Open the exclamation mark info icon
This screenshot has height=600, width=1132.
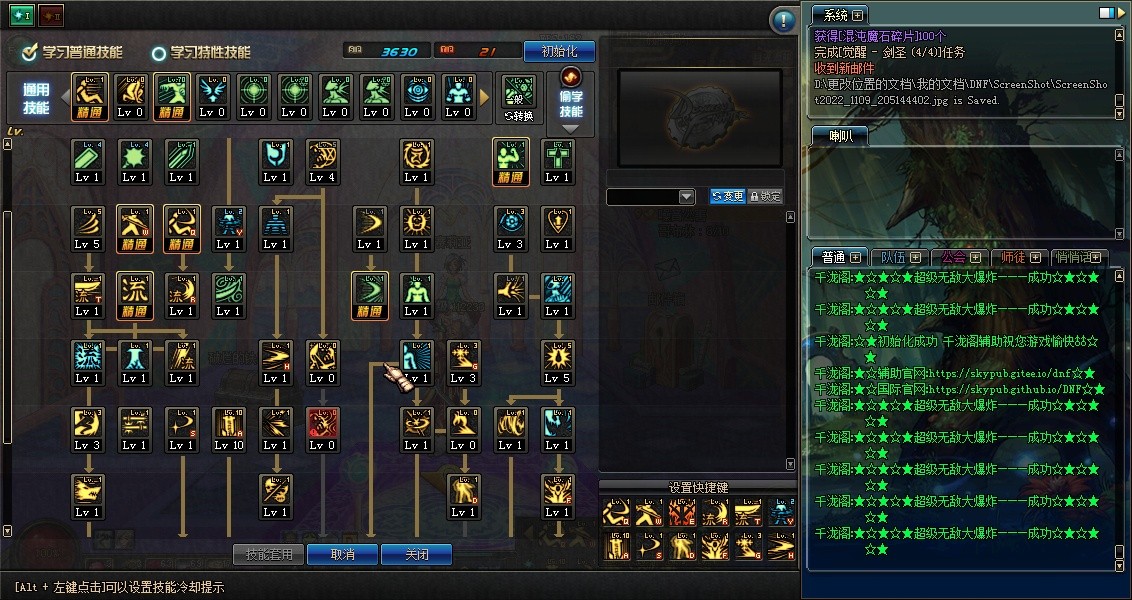[x=783, y=20]
